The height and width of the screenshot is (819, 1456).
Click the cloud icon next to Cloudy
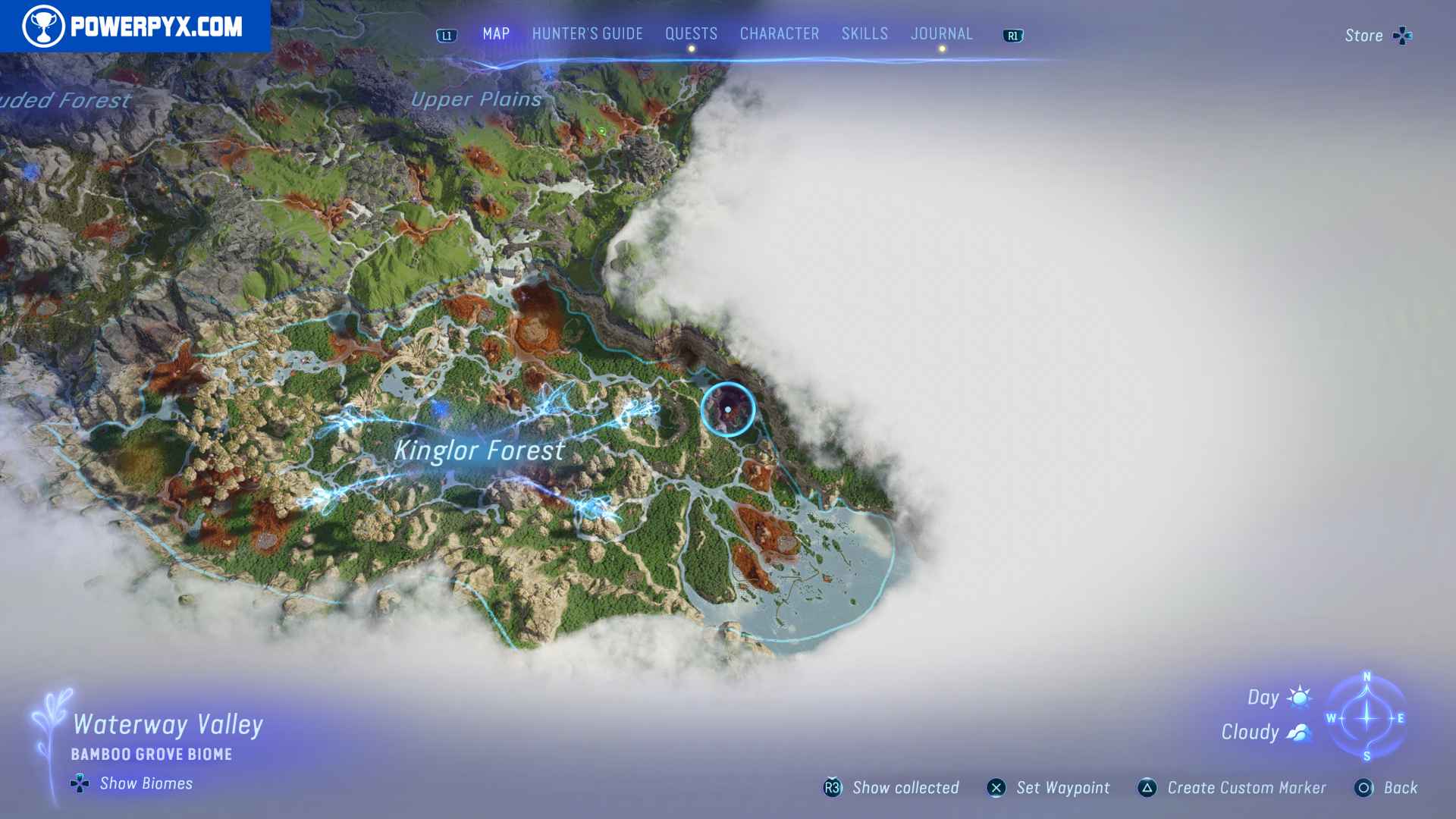tap(1299, 731)
